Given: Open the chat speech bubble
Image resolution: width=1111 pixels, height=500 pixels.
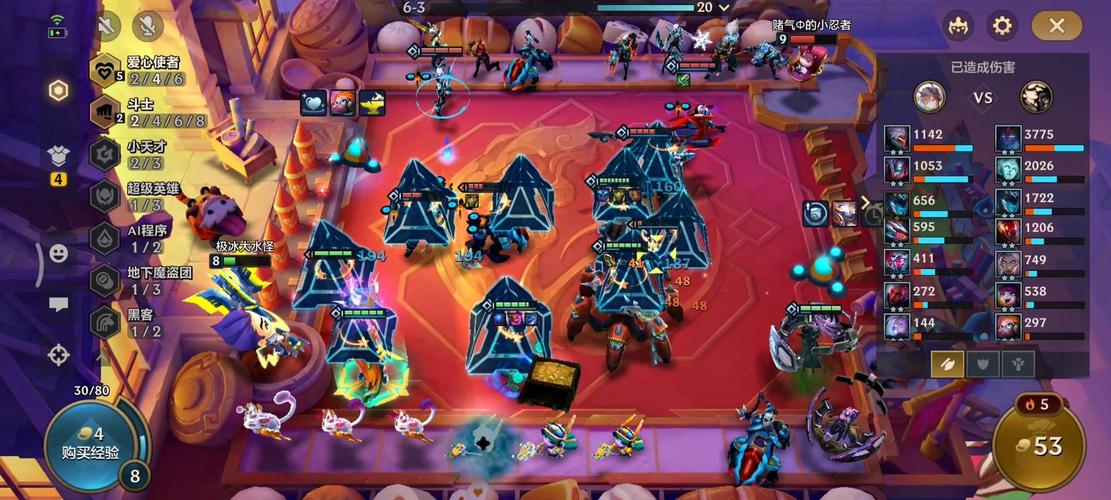Looking at the screenshot, I should coord(59,305).
